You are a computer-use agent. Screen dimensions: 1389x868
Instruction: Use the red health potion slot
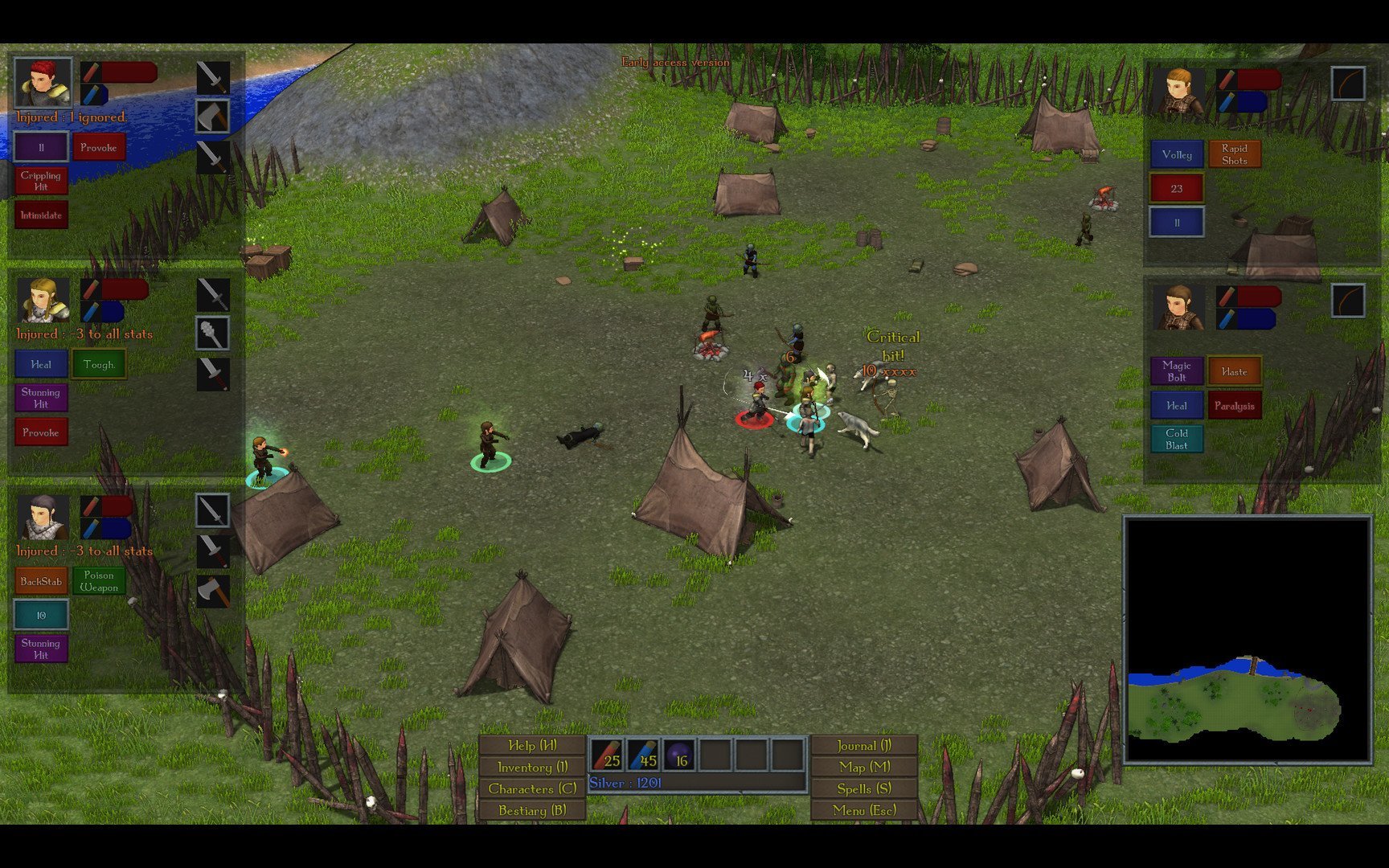(606, 755)
